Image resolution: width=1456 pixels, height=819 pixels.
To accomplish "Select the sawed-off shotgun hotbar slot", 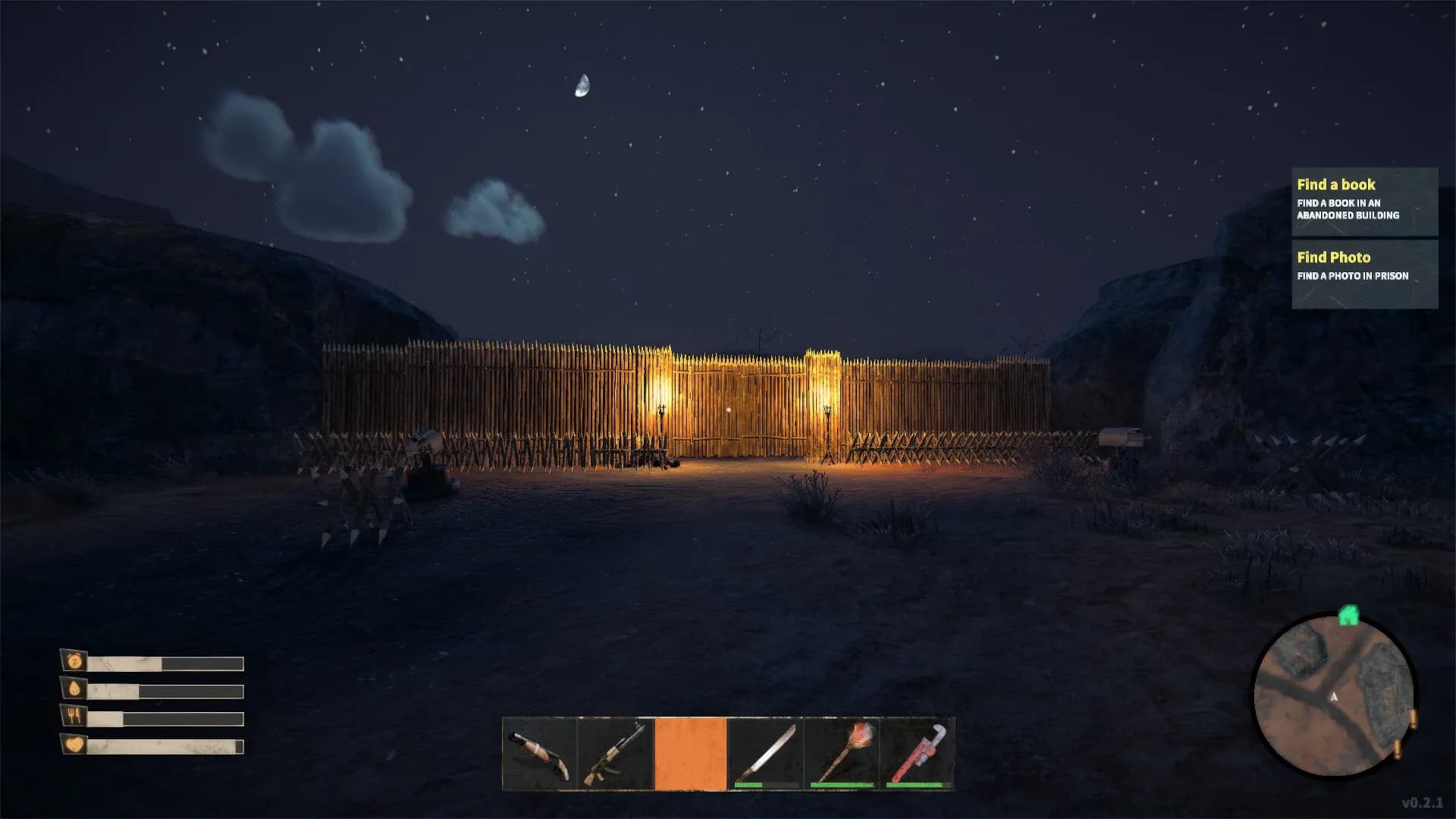I will point(540,754).
